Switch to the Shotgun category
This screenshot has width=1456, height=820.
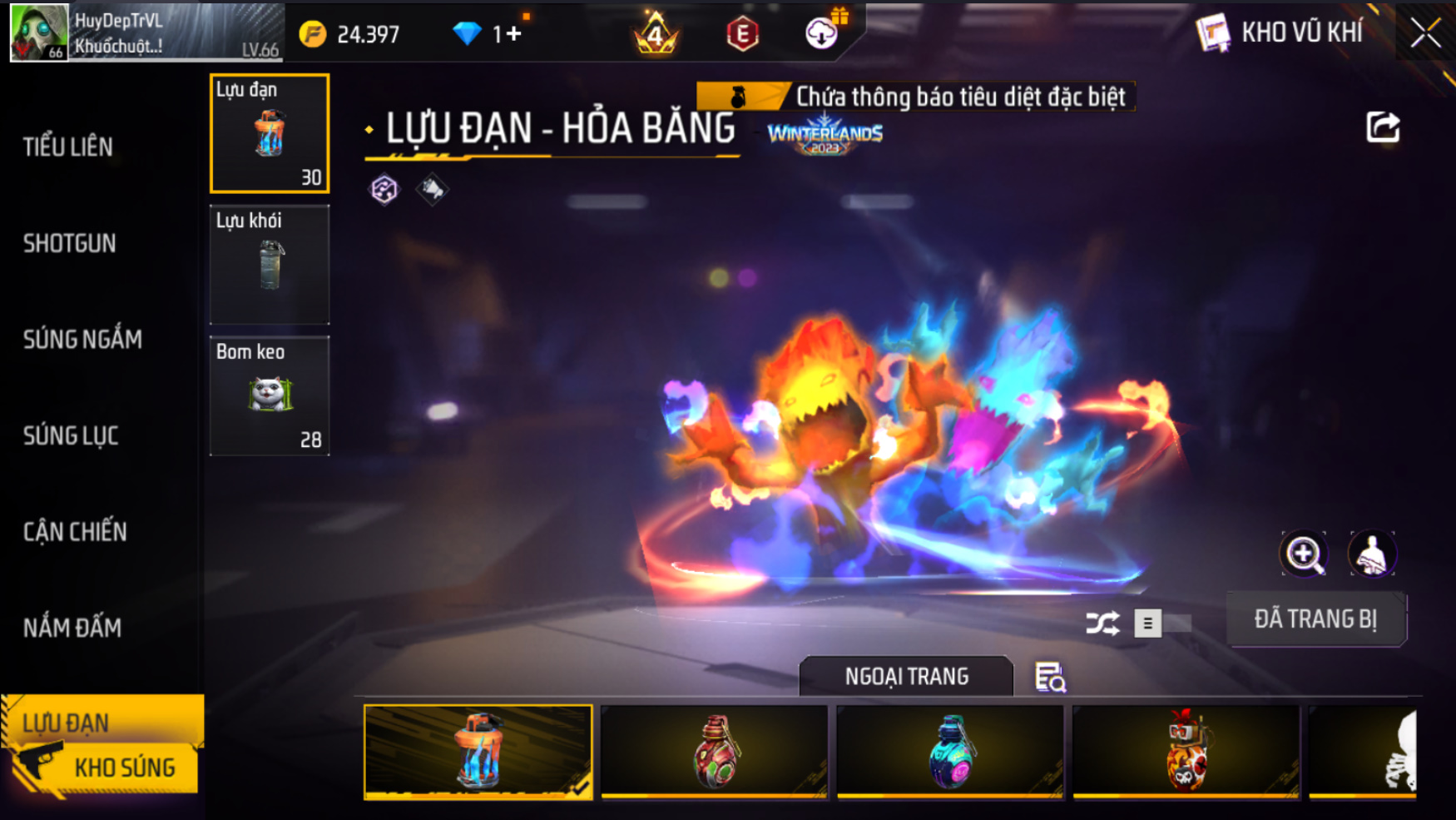pos(70,243)
